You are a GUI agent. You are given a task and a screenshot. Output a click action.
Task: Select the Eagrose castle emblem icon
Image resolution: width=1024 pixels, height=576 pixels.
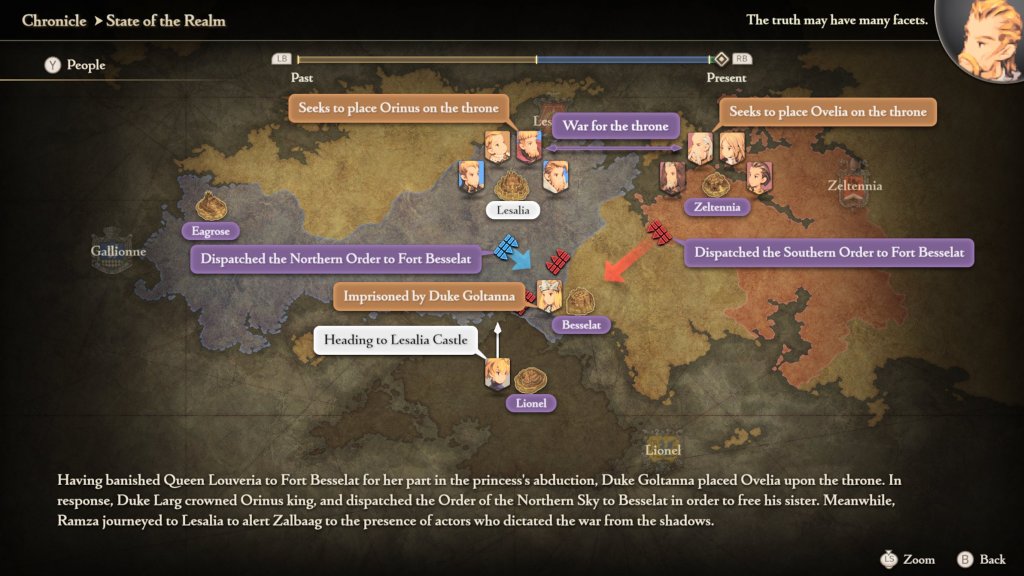211,205
